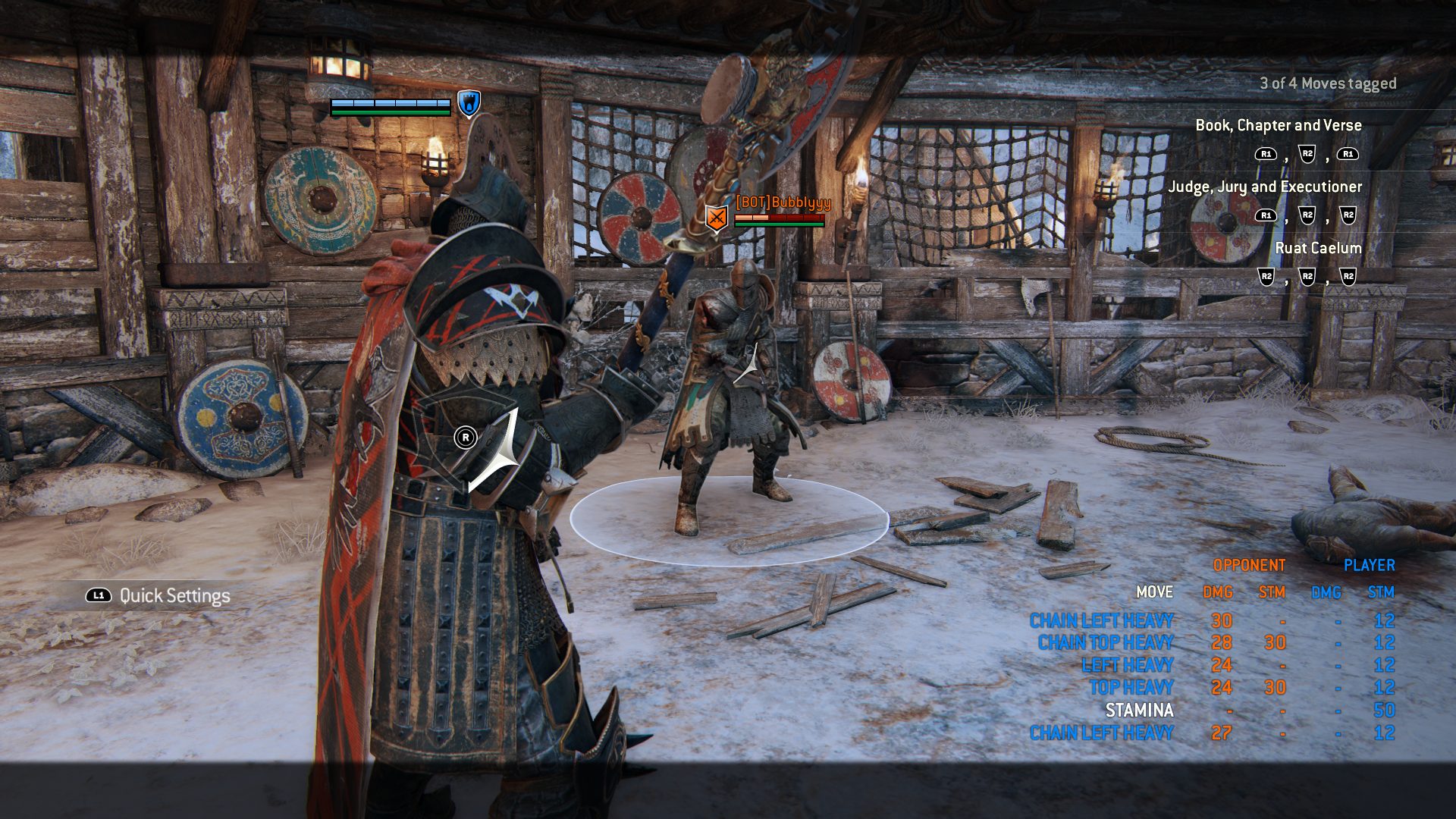The width and height of the screenshot is (1456, 819).
Task: Pick the Ruat Caelum move entry
Action: point(1317,249)
